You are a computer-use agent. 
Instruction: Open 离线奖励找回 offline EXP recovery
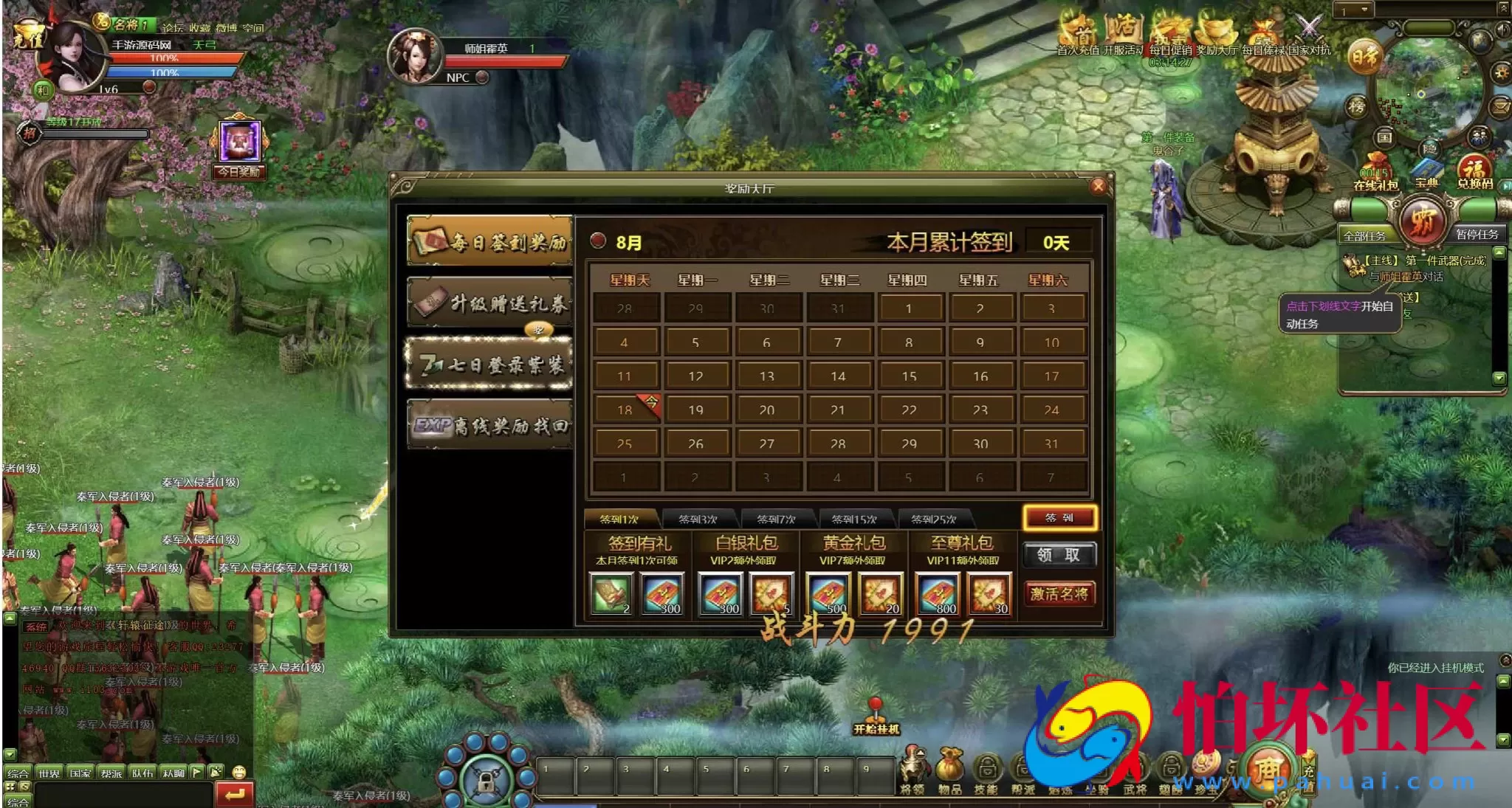coord(490,425)
